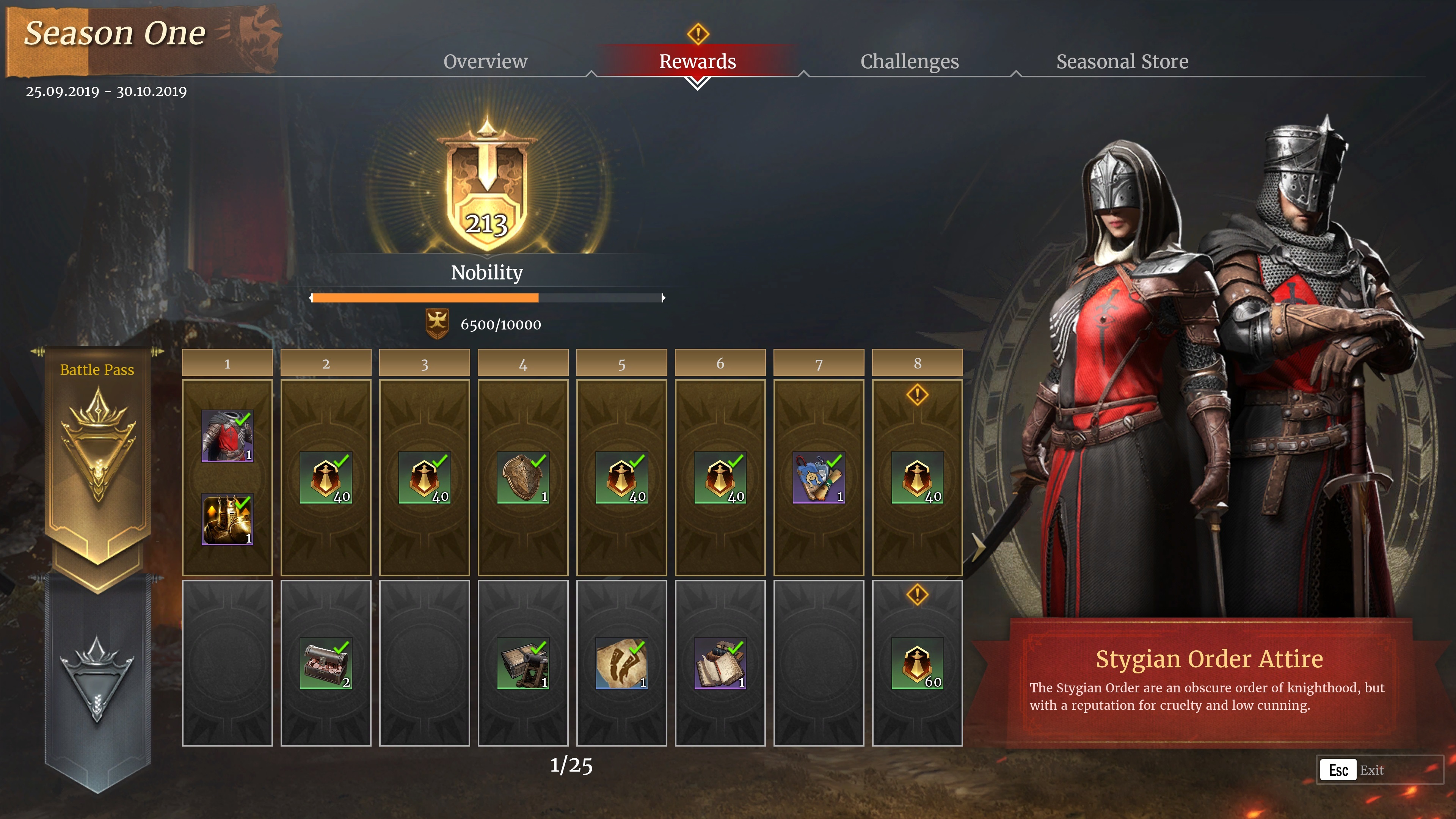Select the golden armor reward at level 1

click(x=227, y=519)
